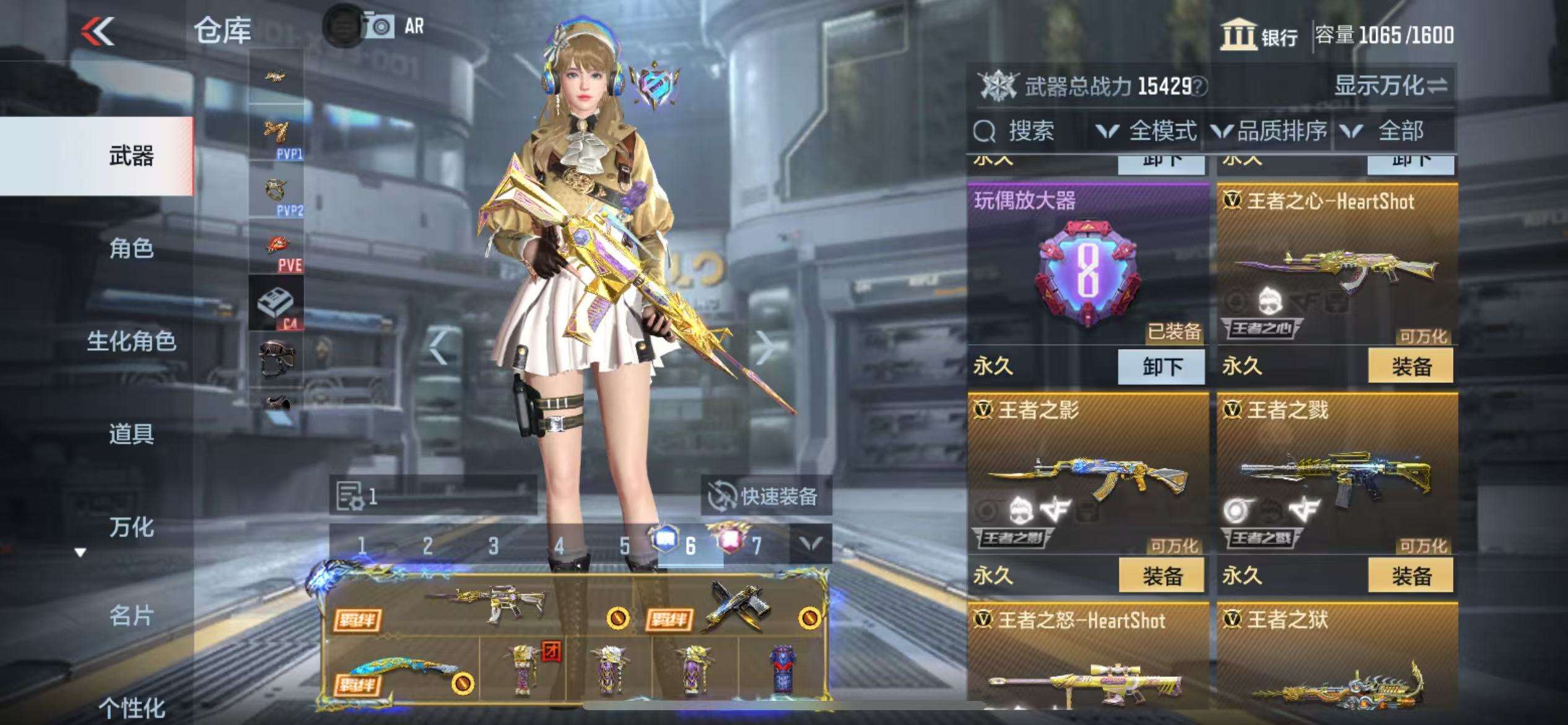1568x725 pixels.
Task: Open the 全模式 mode dropdown
Action: coord(1147,131)
